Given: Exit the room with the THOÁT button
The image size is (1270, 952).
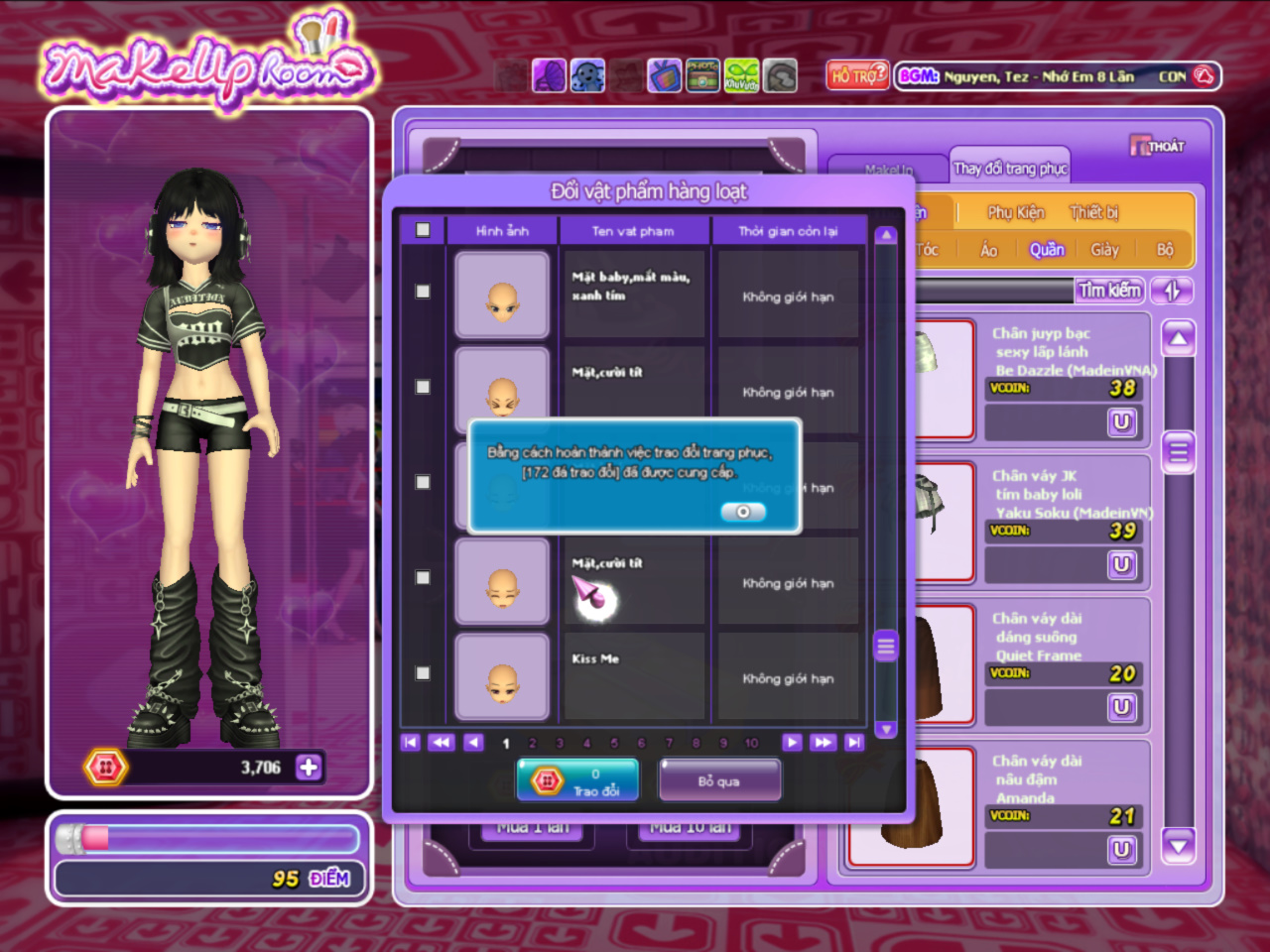Looking at the screenshot, I should pos(1157,146).
